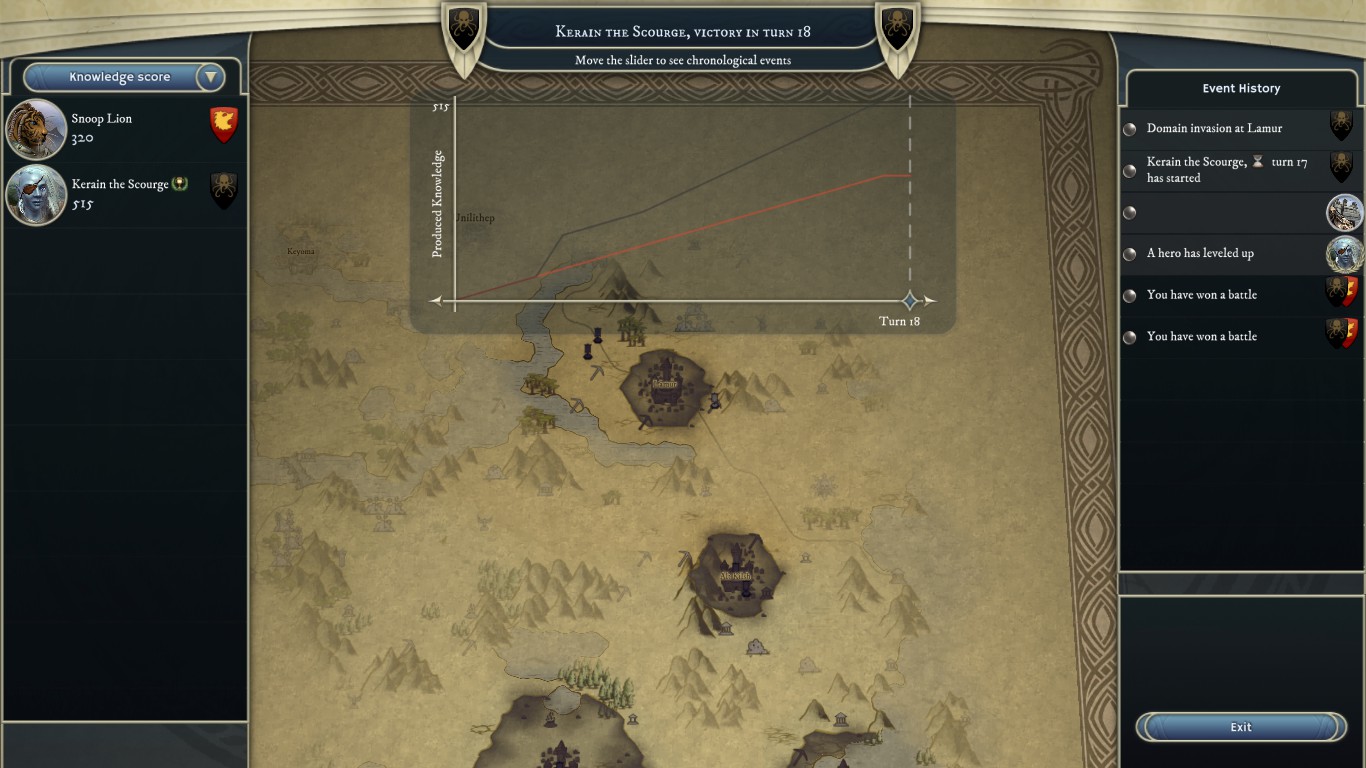Click the unlabeled event with building portrait
Viewport: 1366px width, 768px height.
pyautogui.click(x=1240, y=212)
